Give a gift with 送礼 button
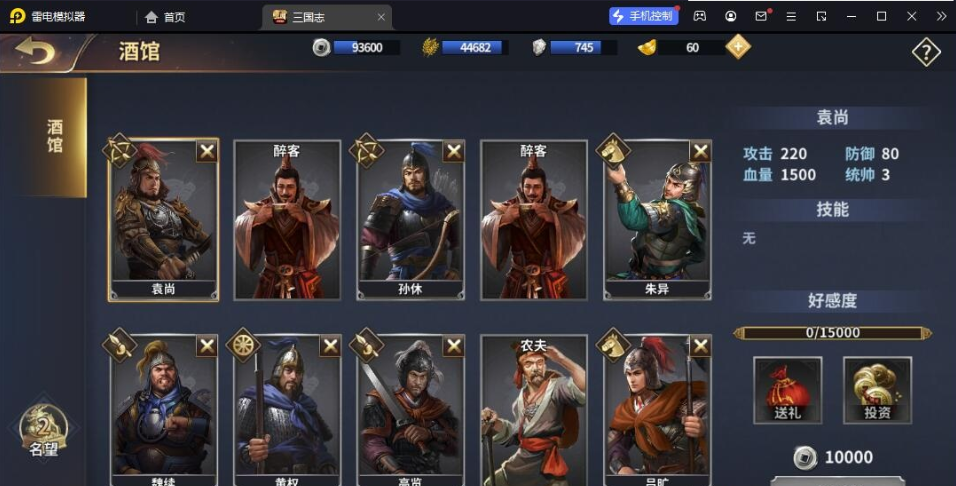The width and height of the screenshot is (956, 486). 787,390
